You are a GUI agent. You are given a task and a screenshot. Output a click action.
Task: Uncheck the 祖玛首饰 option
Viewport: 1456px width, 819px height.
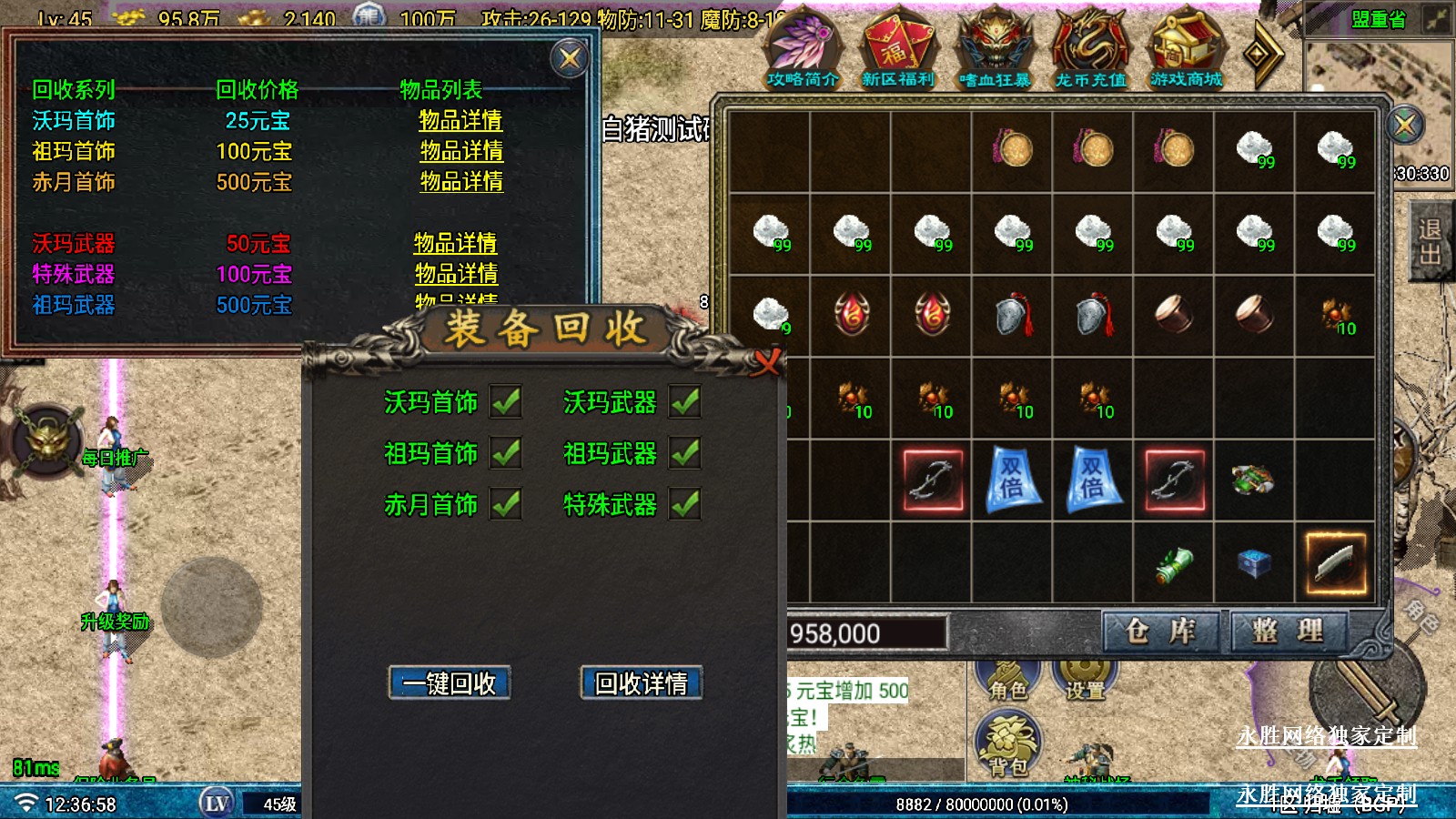point(506,452)
